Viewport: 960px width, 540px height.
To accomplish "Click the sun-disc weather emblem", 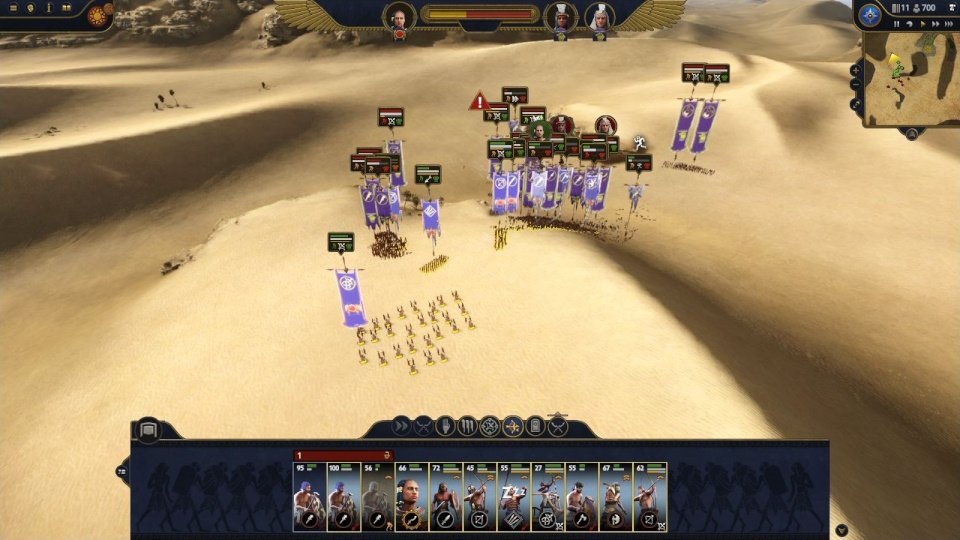I will [98, 16].
